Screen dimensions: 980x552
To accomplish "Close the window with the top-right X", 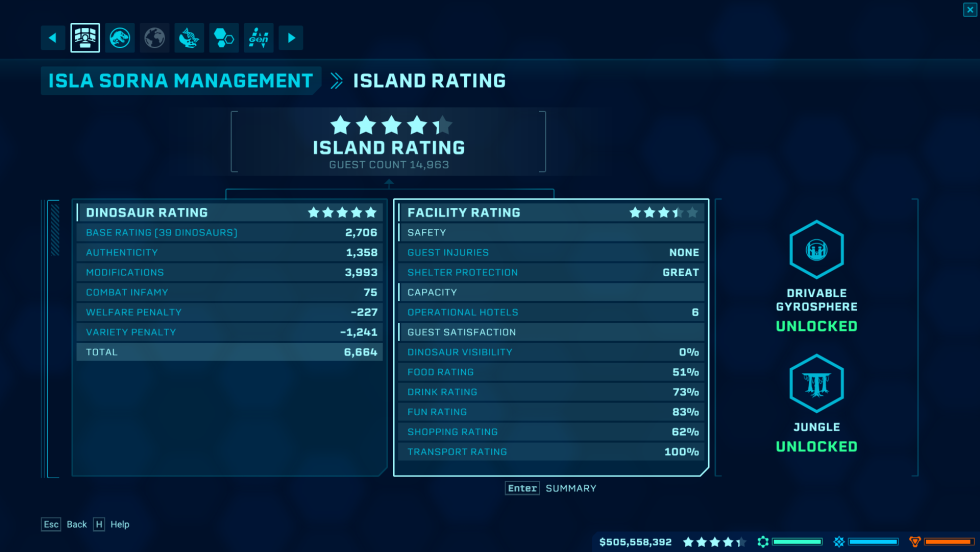I will [970, 9].
